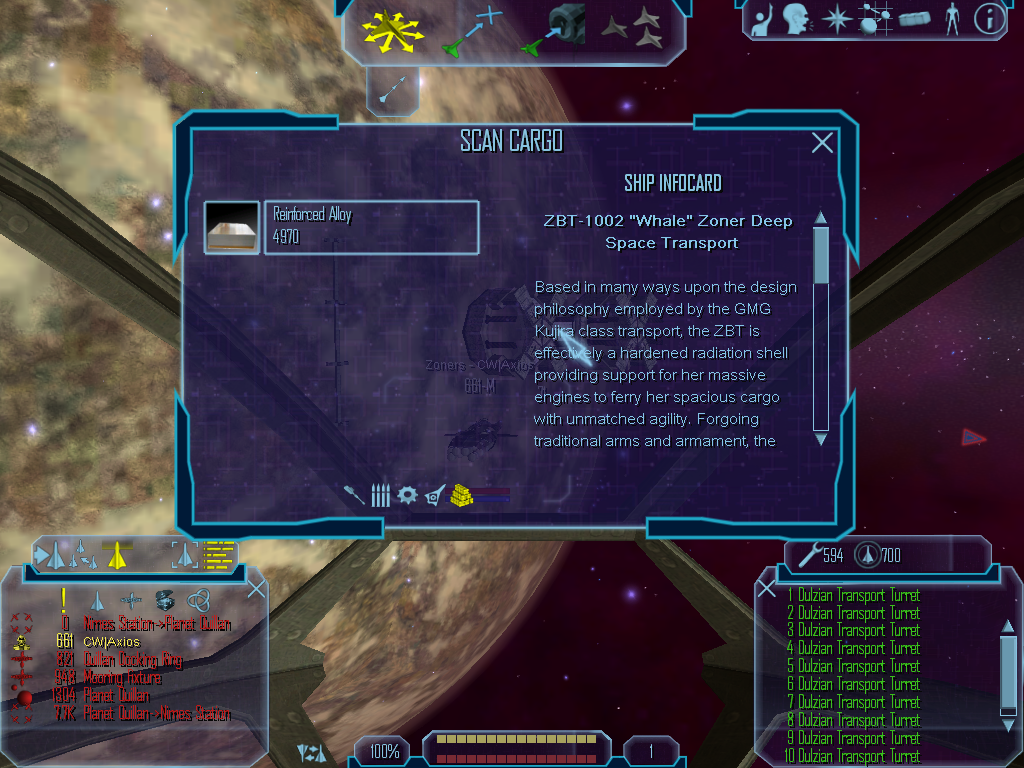Activate the yellow free flight maneuver
1024x768 pixels.
point(393,32)
